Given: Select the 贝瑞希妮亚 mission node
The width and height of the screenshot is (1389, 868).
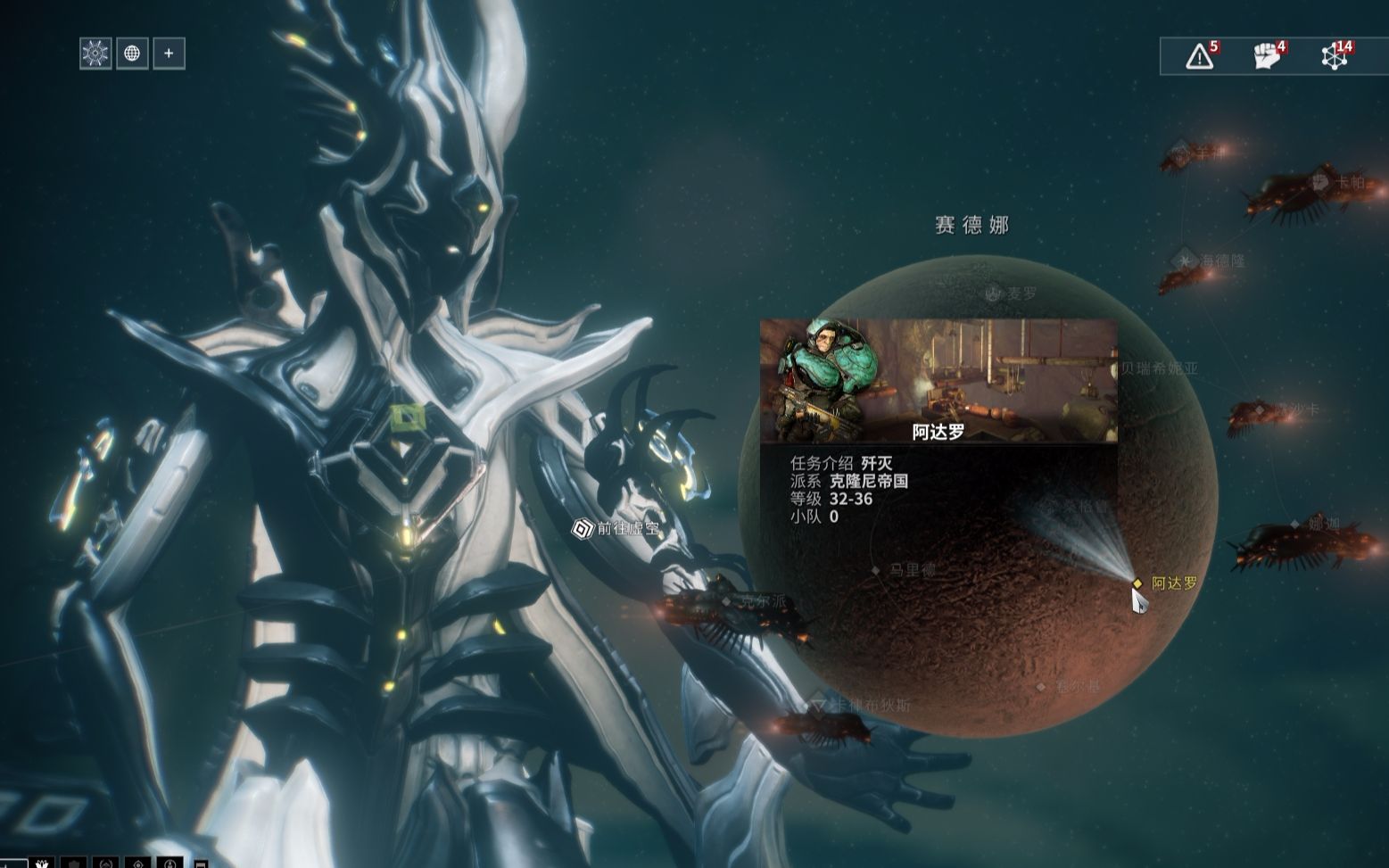Looking at the screenshot, I should click(1158, 368).
